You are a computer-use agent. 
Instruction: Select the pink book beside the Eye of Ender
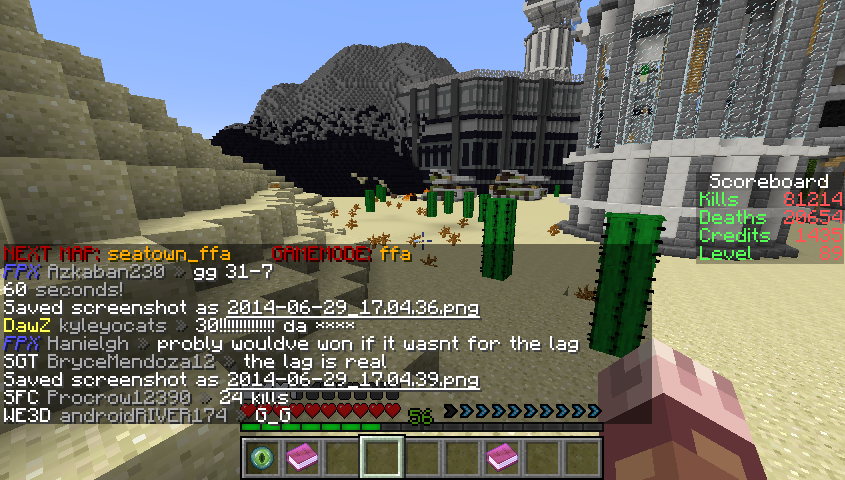[302, 458]
